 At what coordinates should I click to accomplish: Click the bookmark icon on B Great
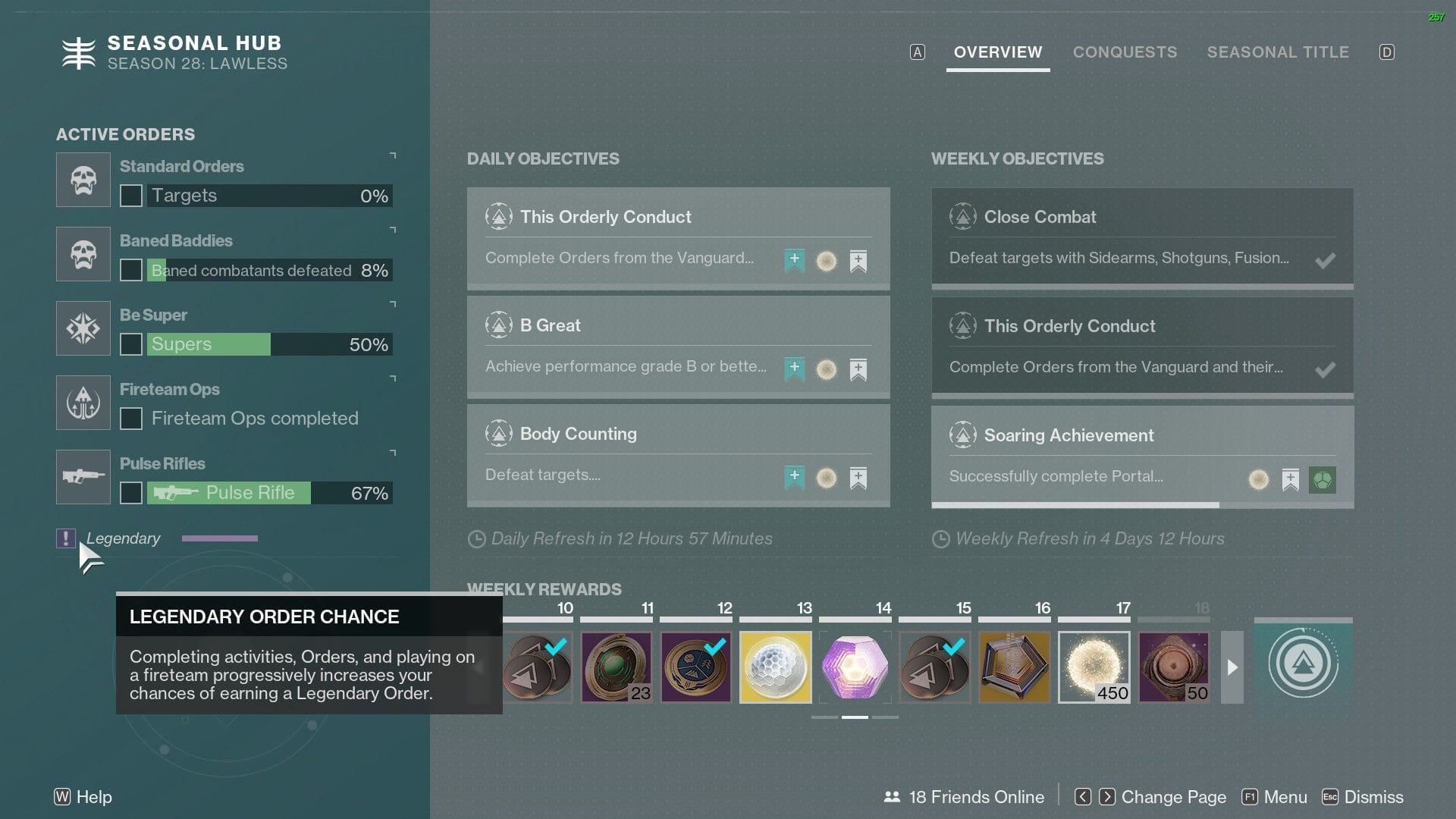click(858, 369)
